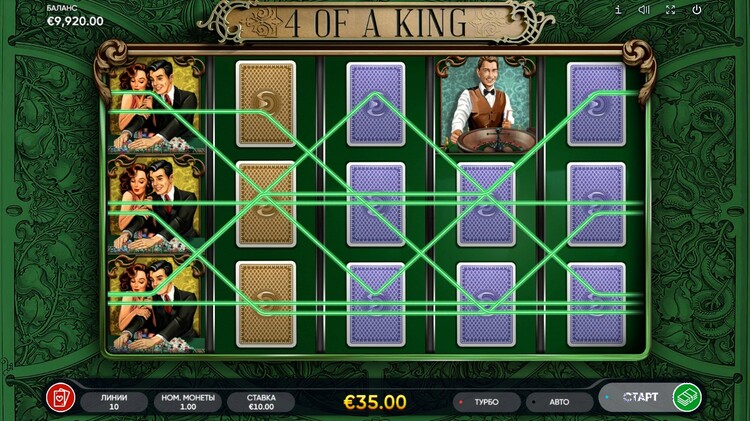Click the power exit icon
Viewport: 750px width, 421px height.
pos(696,10)
